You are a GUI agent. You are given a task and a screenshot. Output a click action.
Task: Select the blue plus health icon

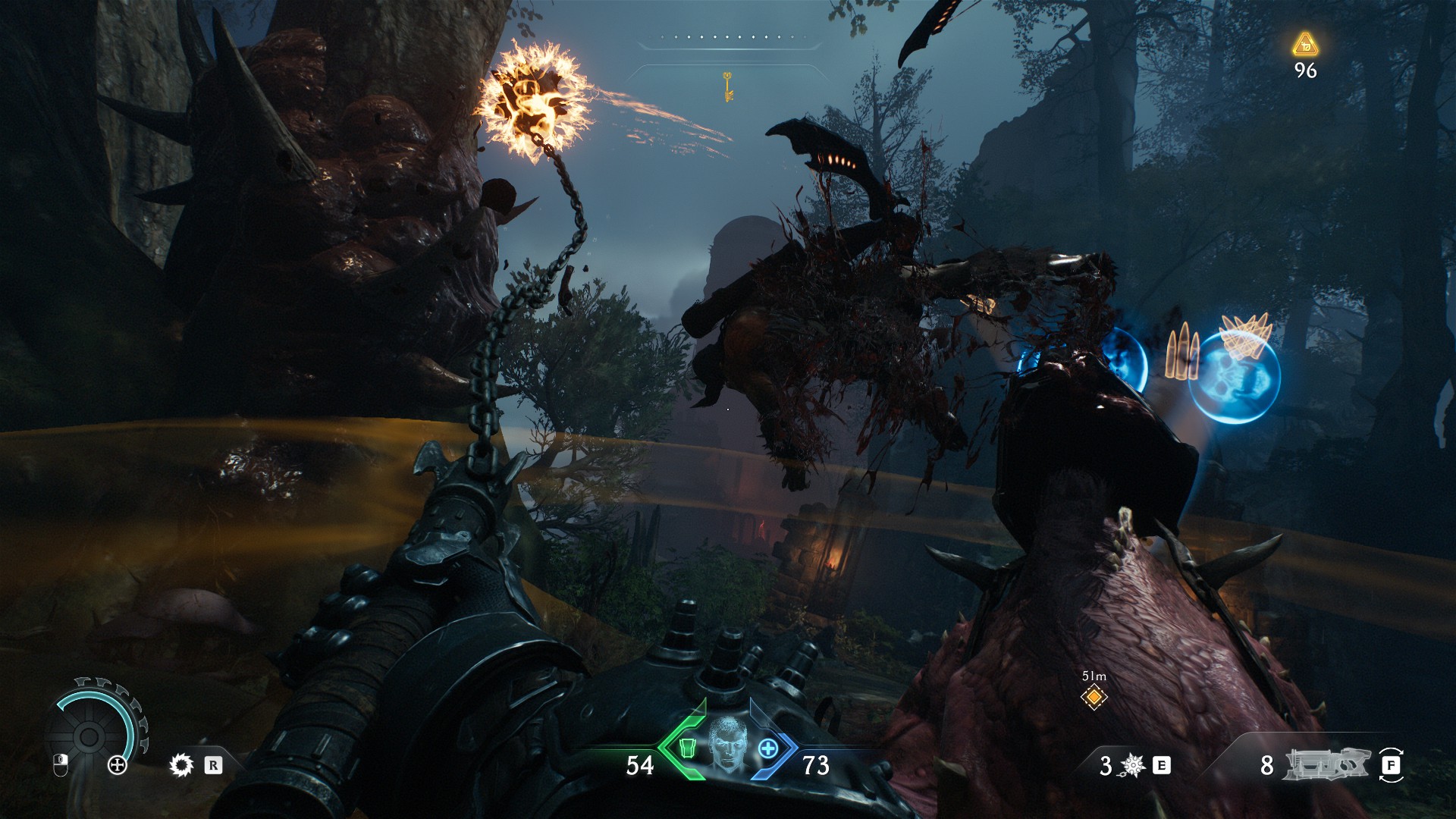(768, 748)
